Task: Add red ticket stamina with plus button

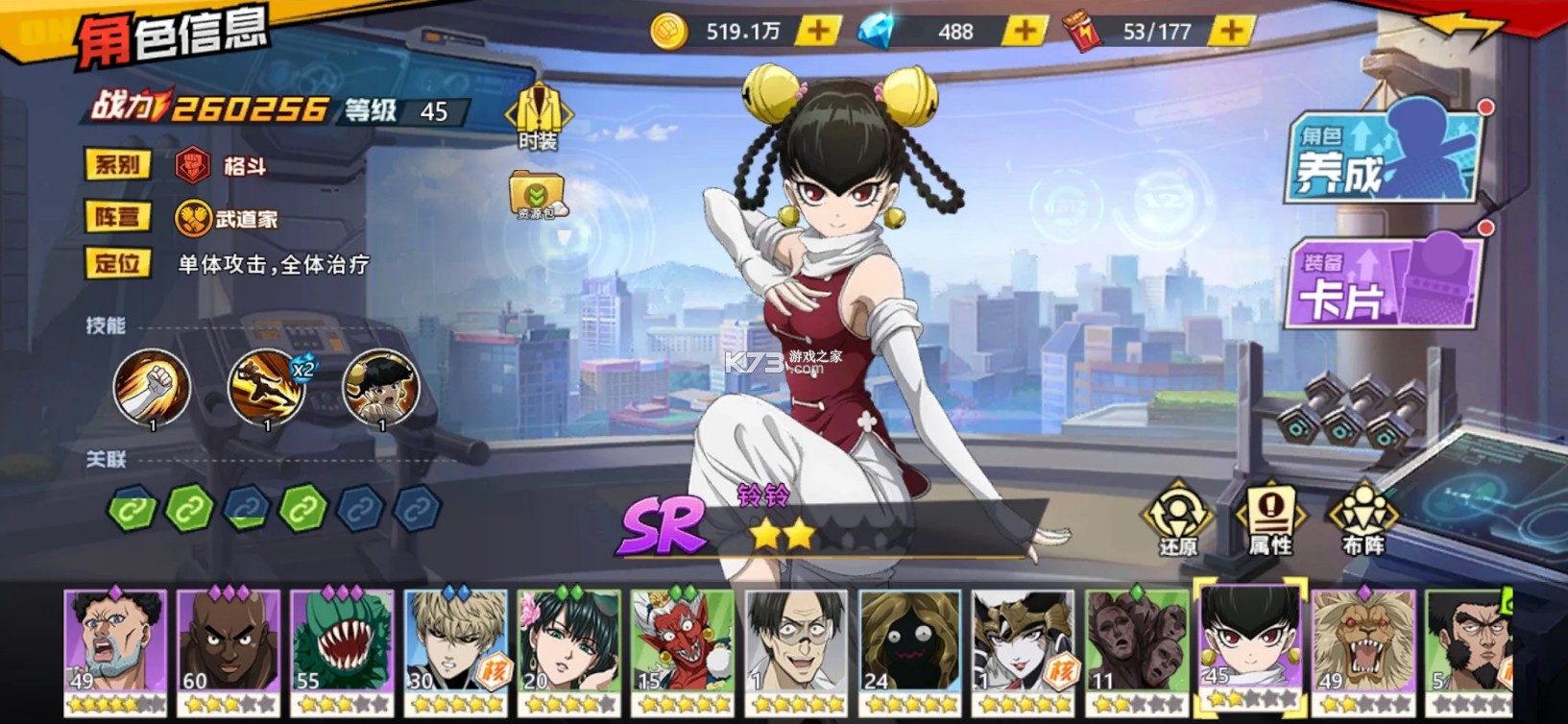Action: click(x=1230, y=32)
